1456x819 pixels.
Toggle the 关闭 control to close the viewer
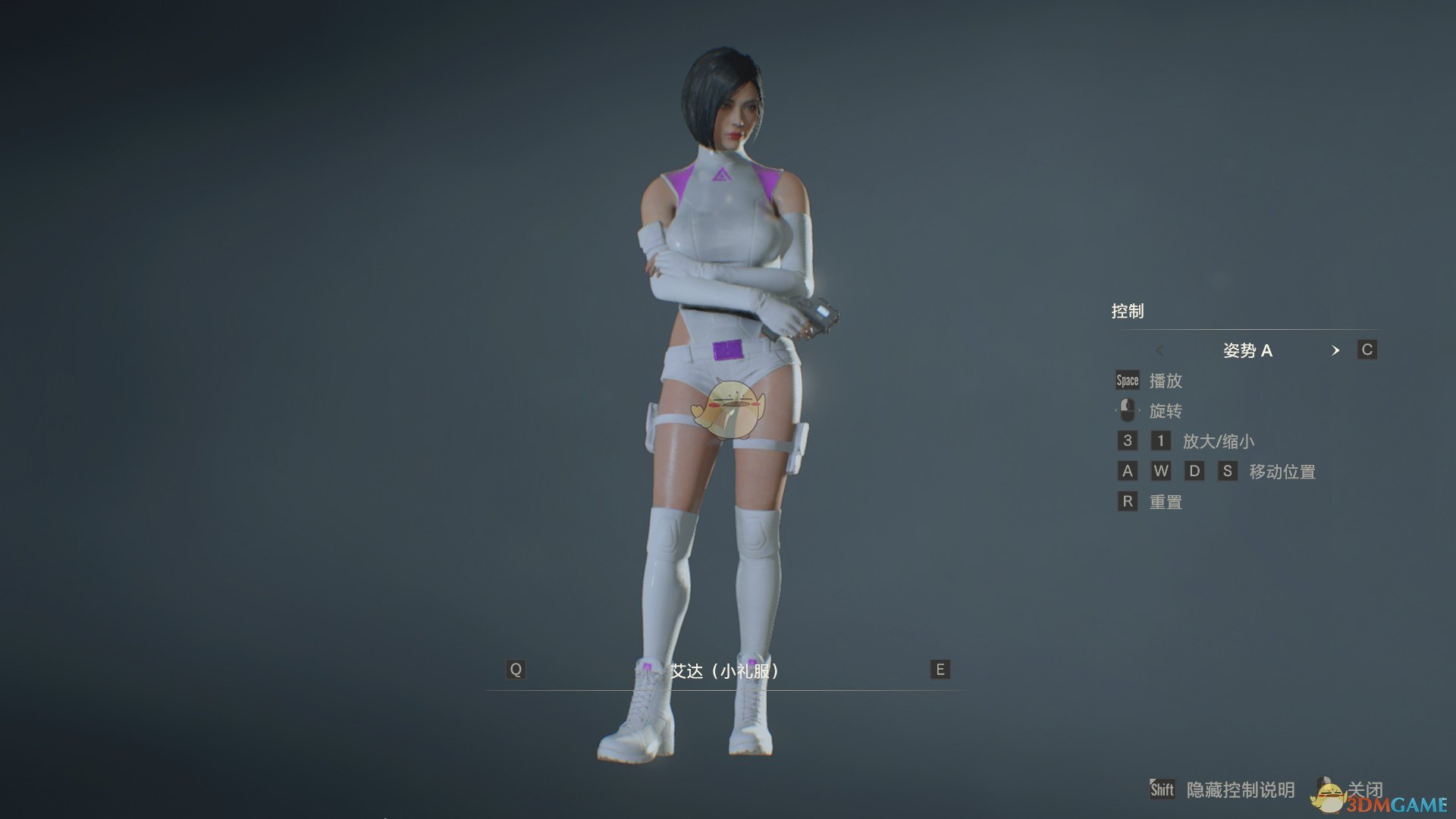(x=1367, y=789)
